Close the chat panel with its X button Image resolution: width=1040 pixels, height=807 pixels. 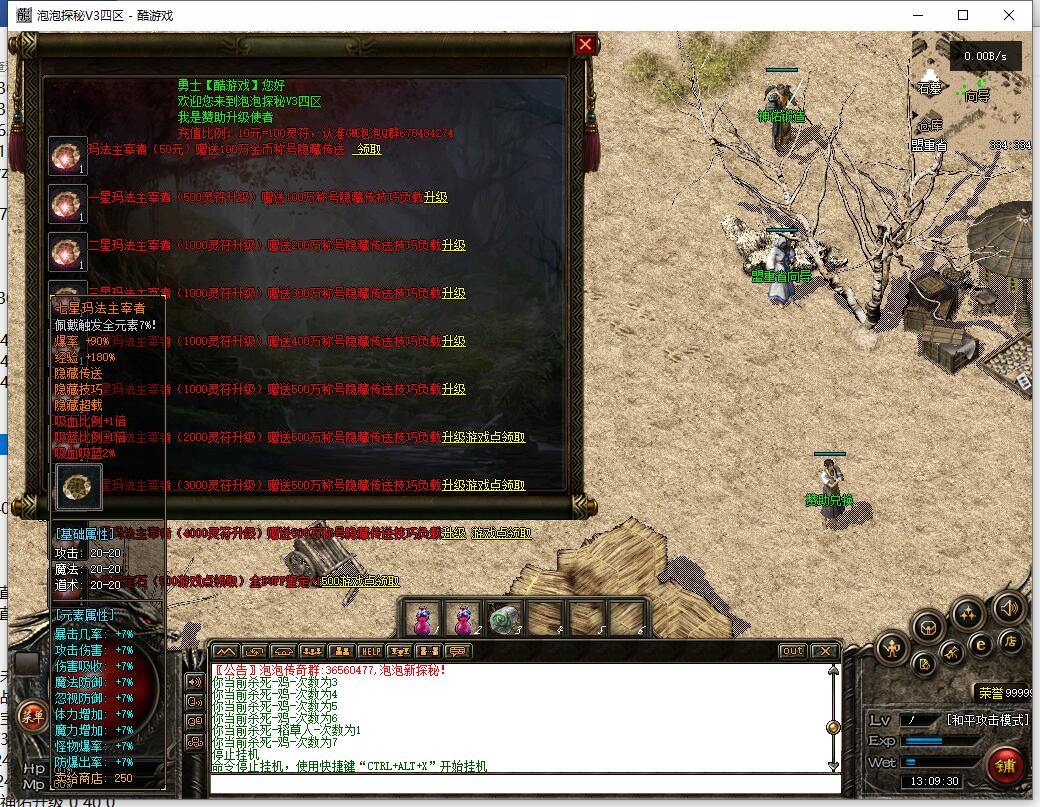(x=824, y=651)
